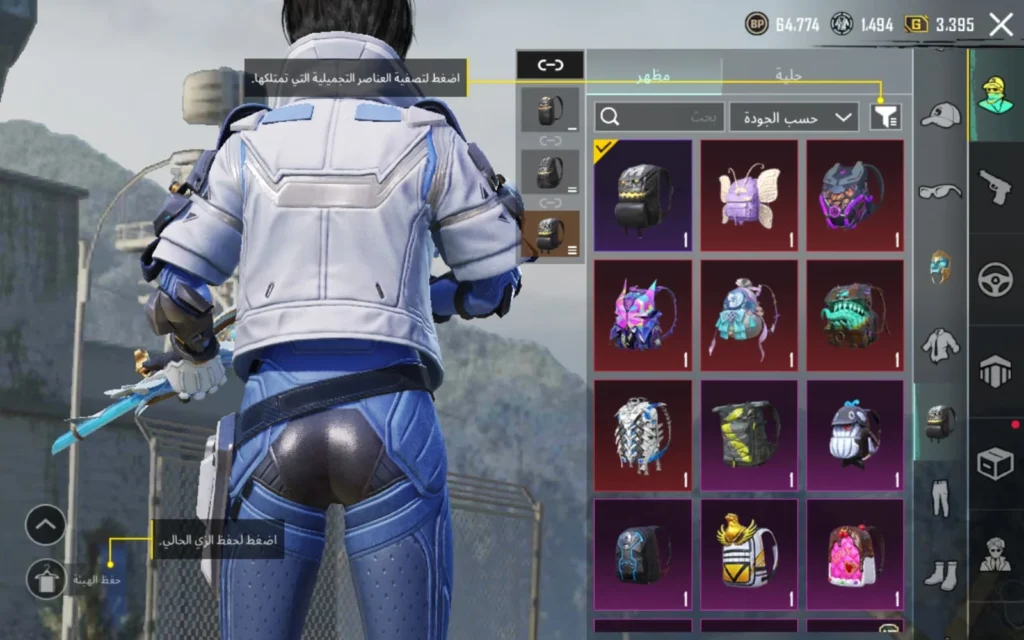Screen dimensions: 1024x640
Task: Switch to the مظهر tab
Action: pos(654,75)
